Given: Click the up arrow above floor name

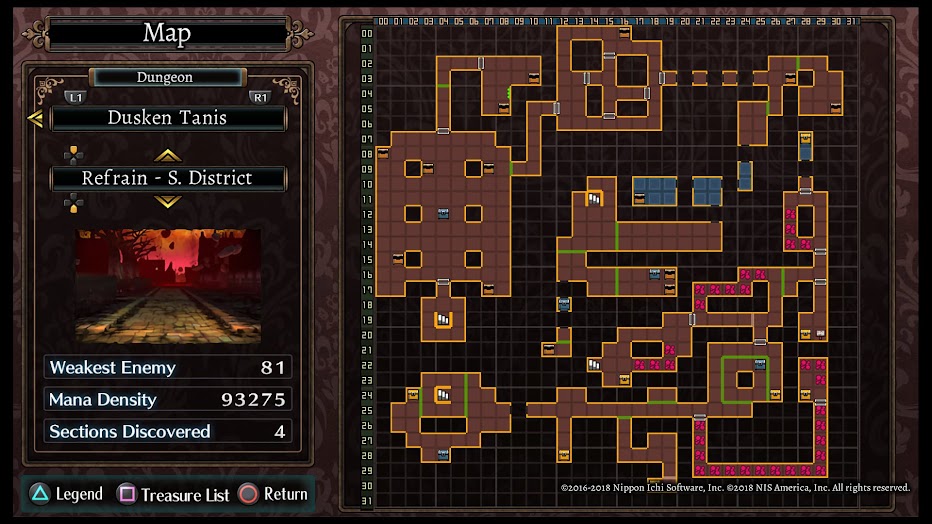Looking at the screenshot, I should coord(167,155).
